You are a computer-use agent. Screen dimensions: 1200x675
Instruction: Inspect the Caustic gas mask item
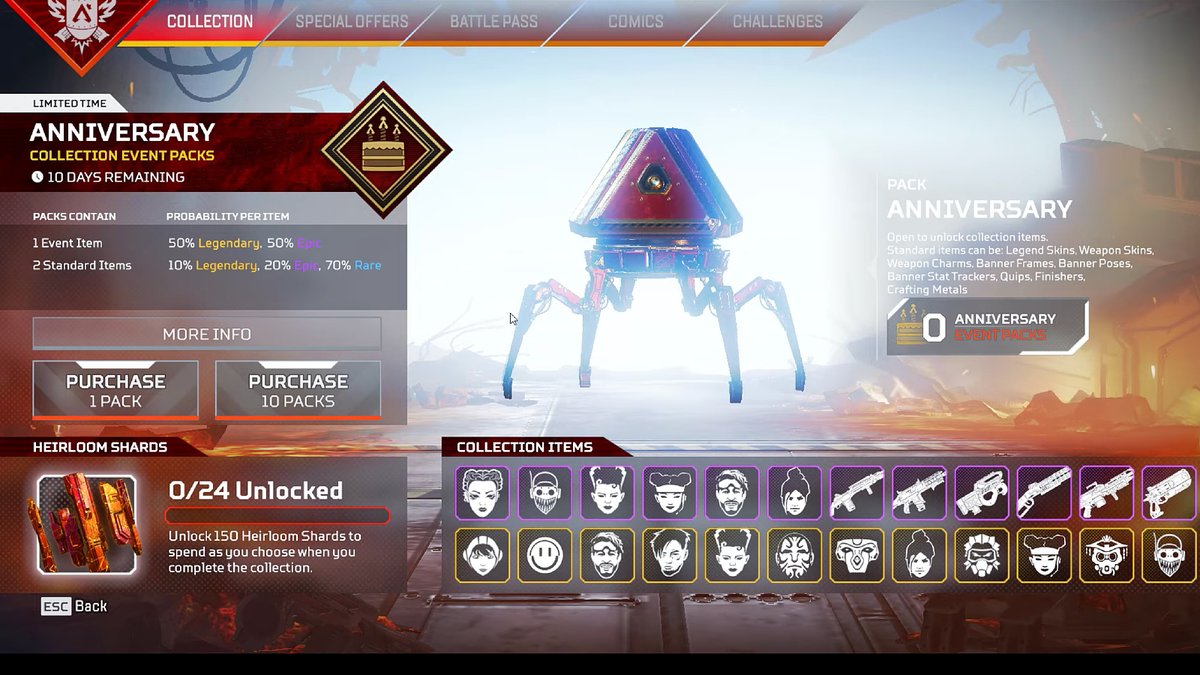[x=981, y=555]
